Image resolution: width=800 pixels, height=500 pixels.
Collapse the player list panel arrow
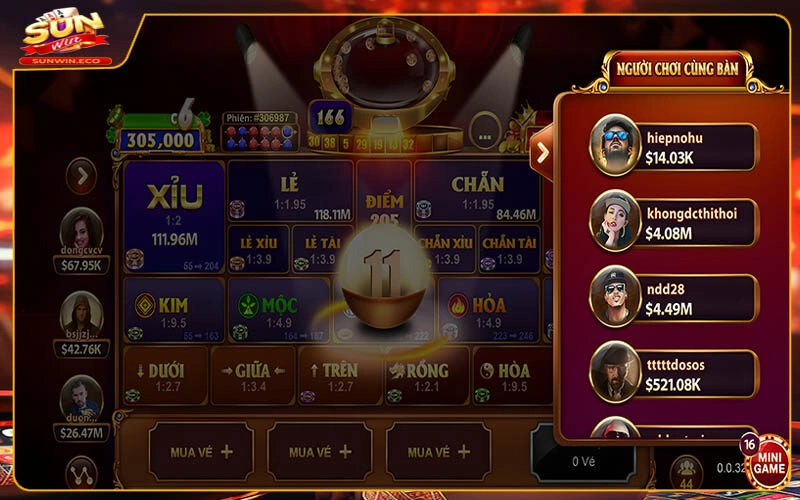(542, 152)
